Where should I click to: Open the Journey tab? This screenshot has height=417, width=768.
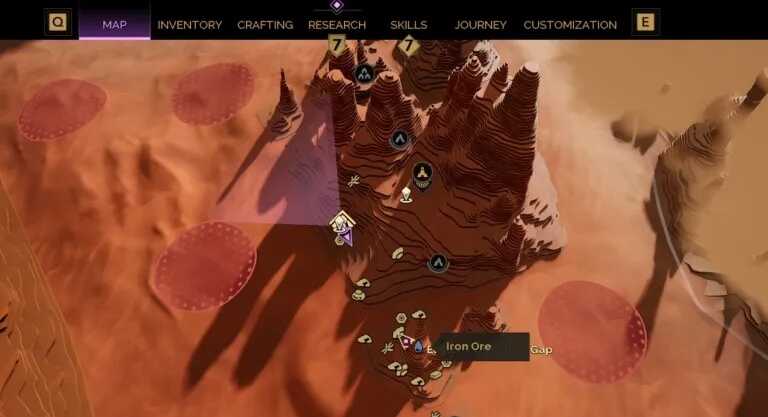[480, 24]
